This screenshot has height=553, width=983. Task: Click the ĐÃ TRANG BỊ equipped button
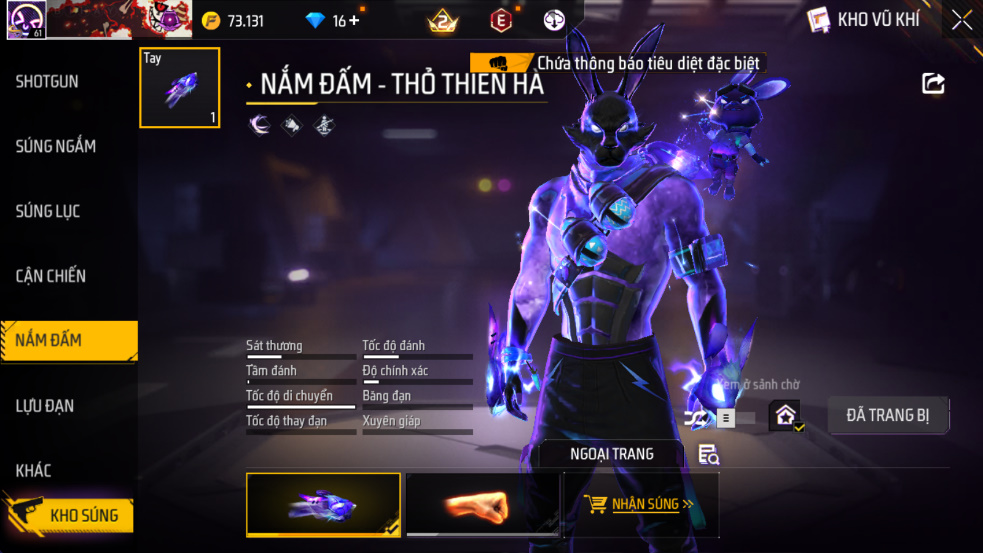[x=888, y=415]
